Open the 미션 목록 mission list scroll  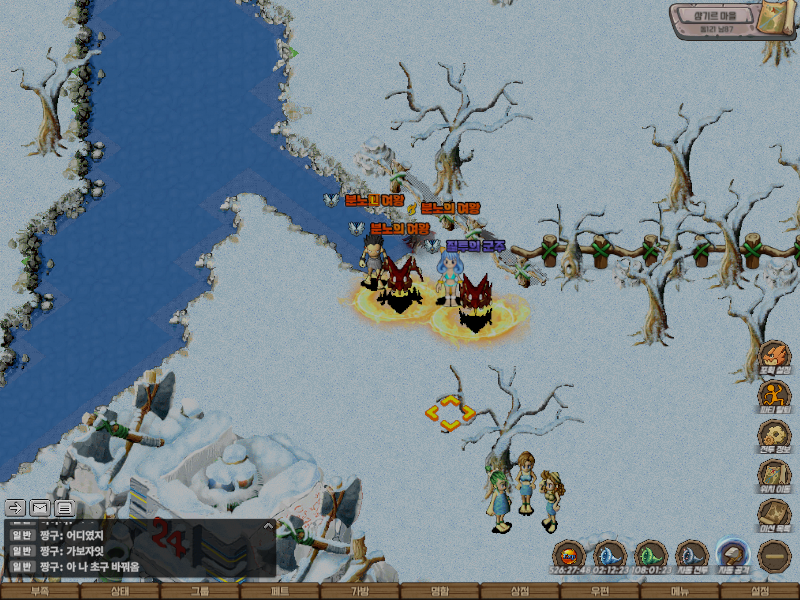tap(774, 515)
